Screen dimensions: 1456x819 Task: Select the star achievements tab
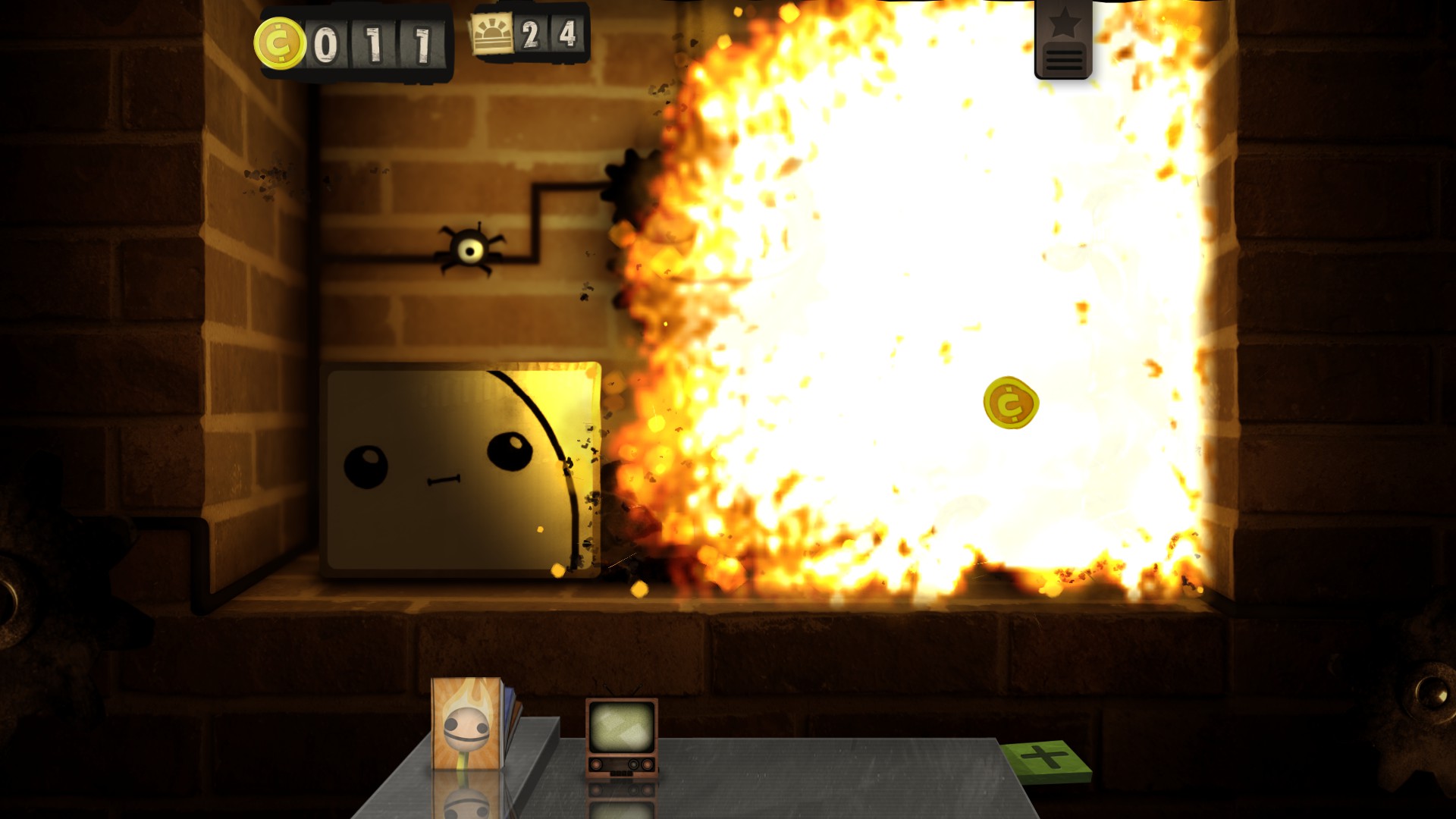coord(1064,21)
